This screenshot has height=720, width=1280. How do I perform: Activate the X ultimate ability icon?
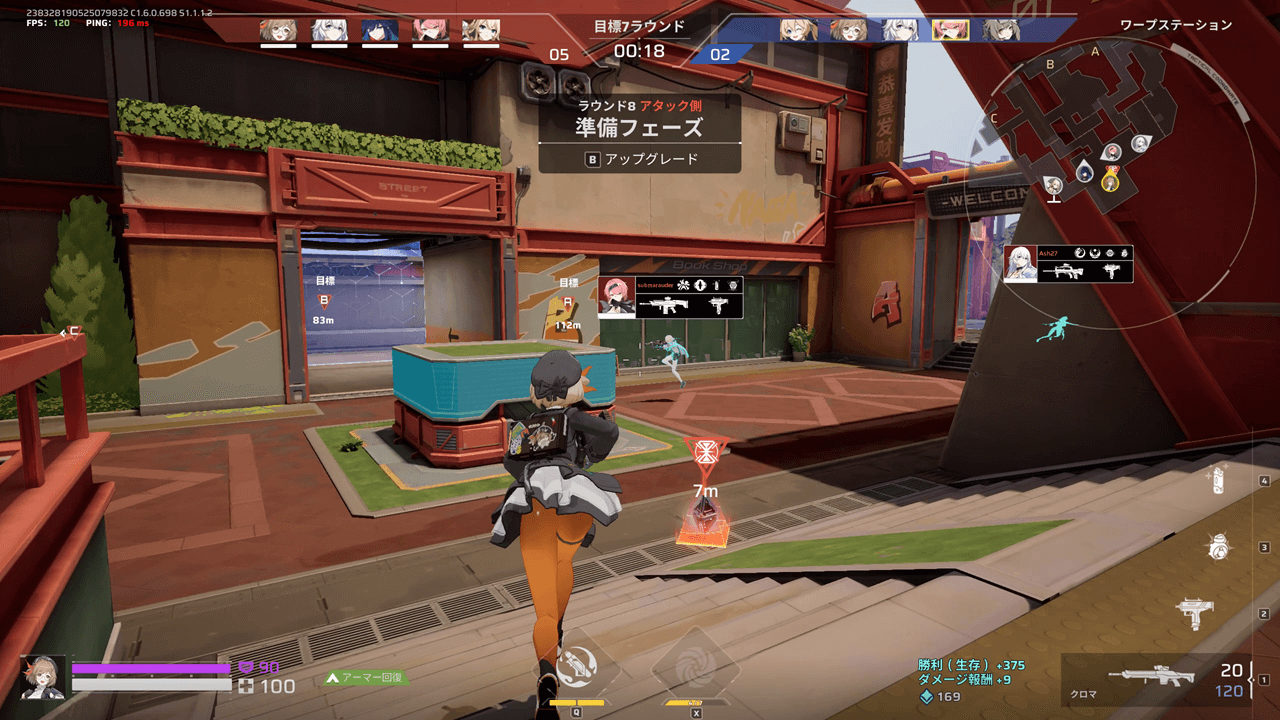tap(697, 665)
